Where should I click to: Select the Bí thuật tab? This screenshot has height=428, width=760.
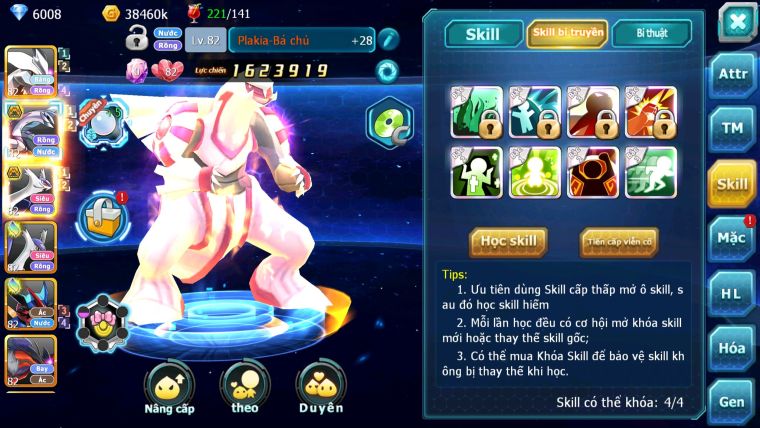click(x=652, y=33)
